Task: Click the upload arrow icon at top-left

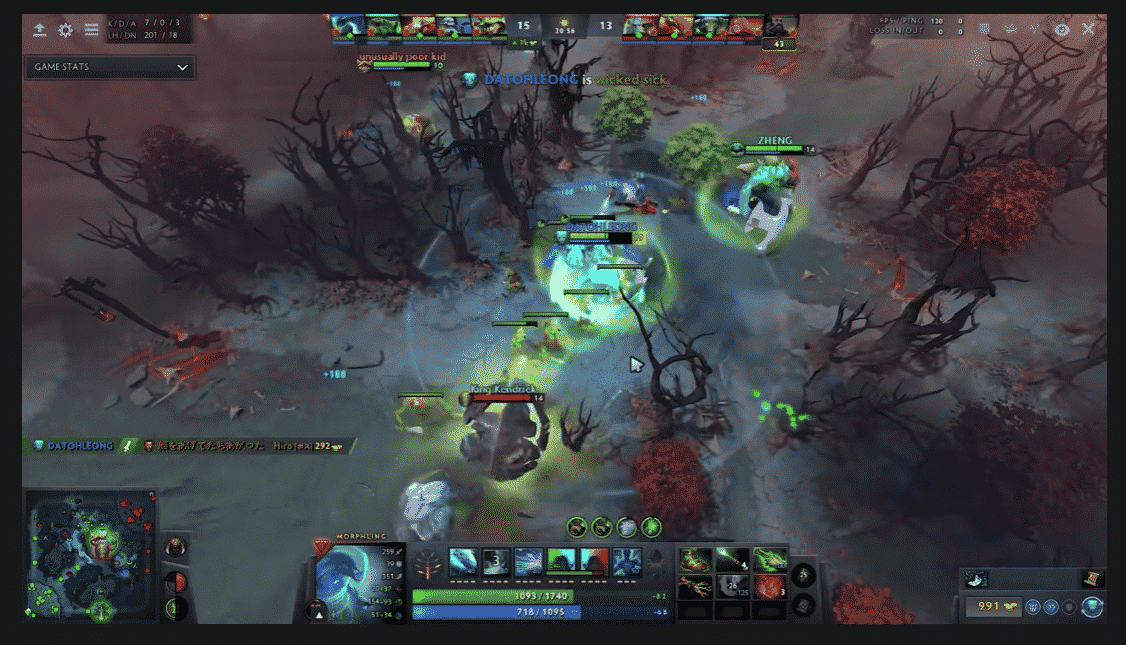Action: (39, 30)
